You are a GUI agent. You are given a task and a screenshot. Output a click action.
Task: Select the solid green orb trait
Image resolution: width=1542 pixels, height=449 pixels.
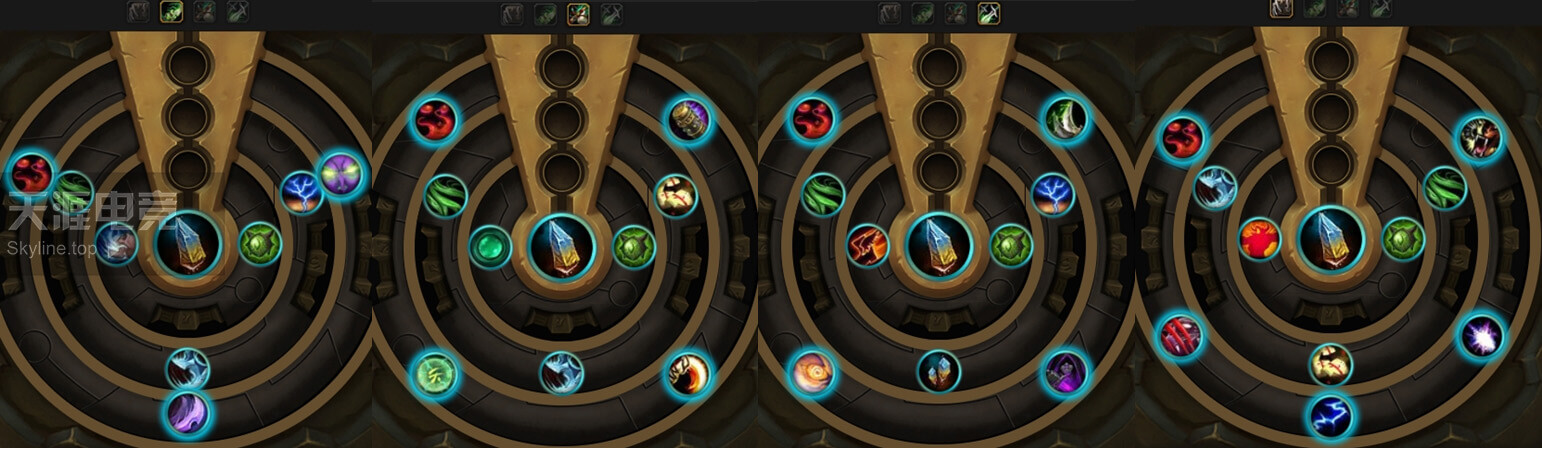(490, 247)
